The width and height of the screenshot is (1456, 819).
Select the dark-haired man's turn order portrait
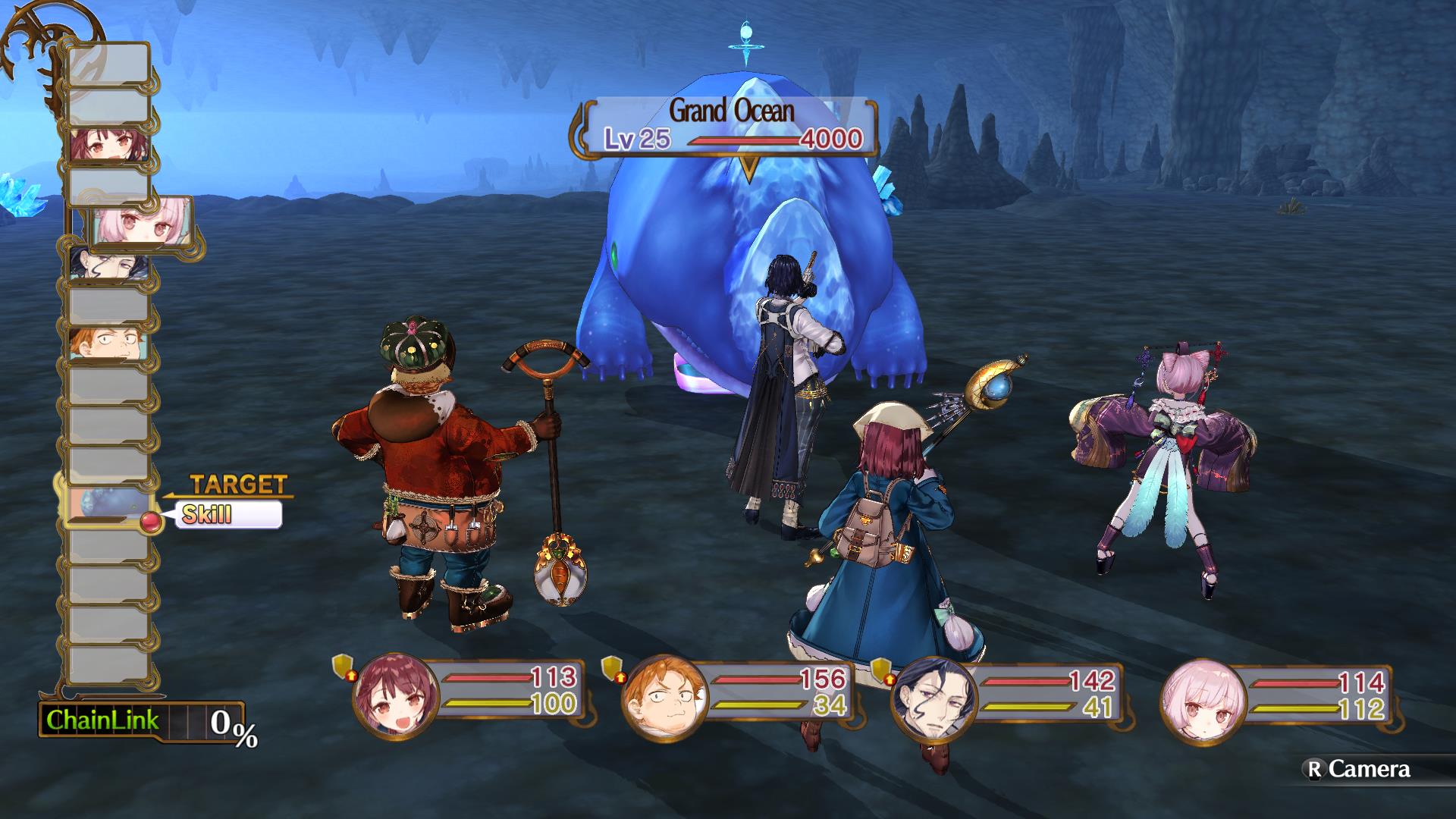[109, 264]
